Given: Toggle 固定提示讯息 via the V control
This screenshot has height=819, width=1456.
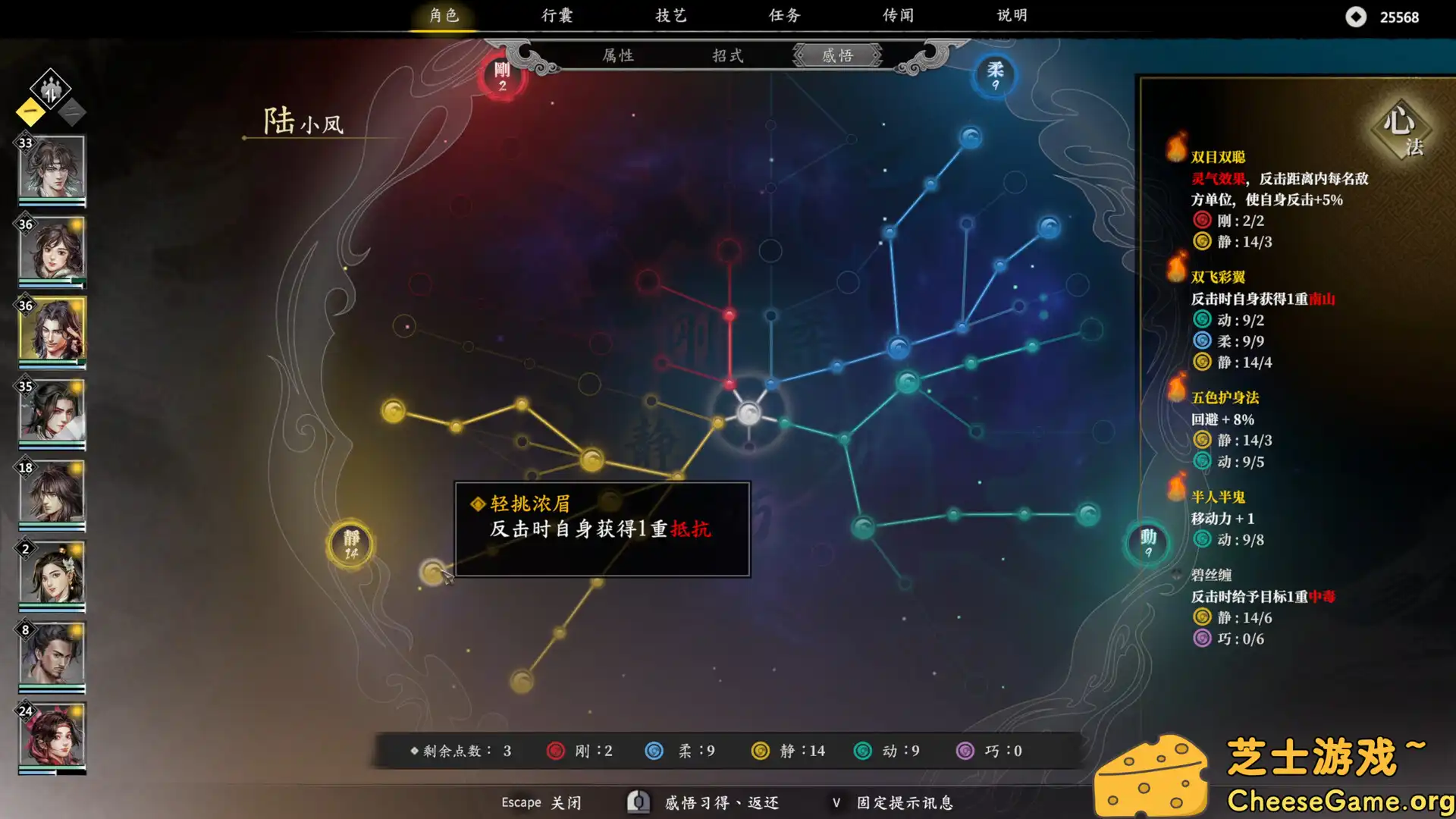Looking at the screenshot, I should coord(836,802).
